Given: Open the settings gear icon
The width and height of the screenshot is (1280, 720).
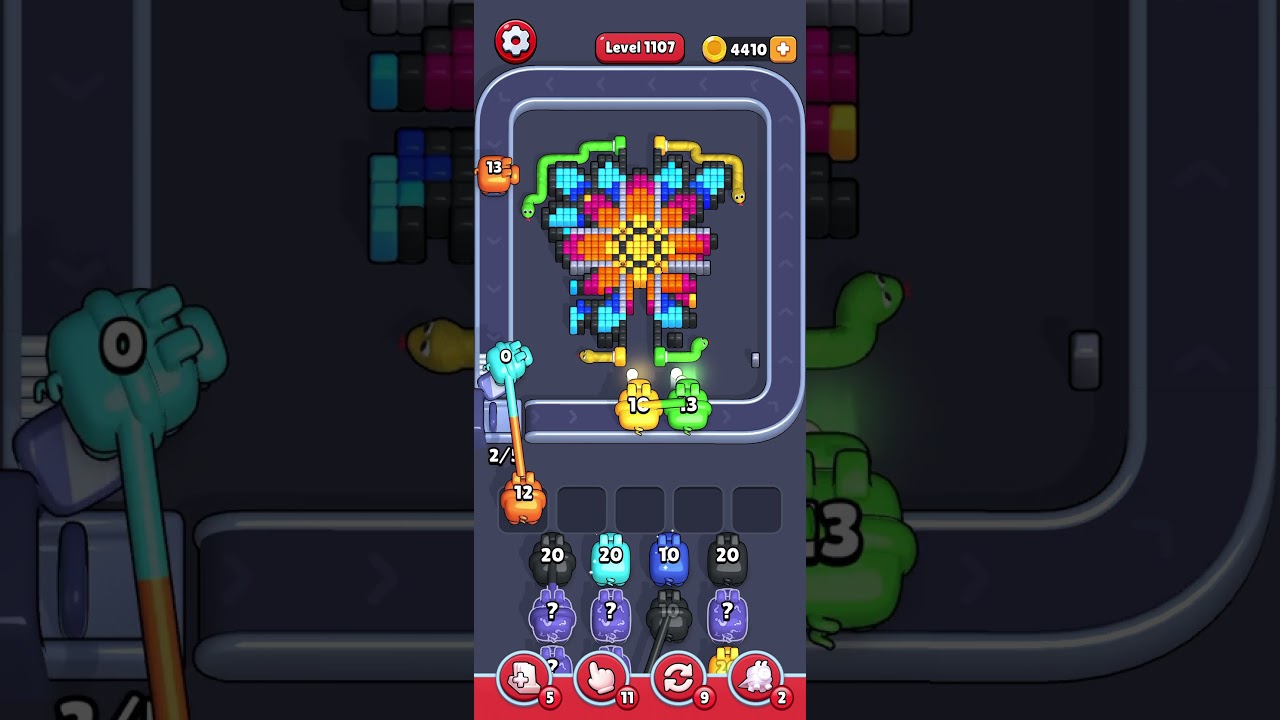Looking at the screenshot, I should (x=517, y=41).
